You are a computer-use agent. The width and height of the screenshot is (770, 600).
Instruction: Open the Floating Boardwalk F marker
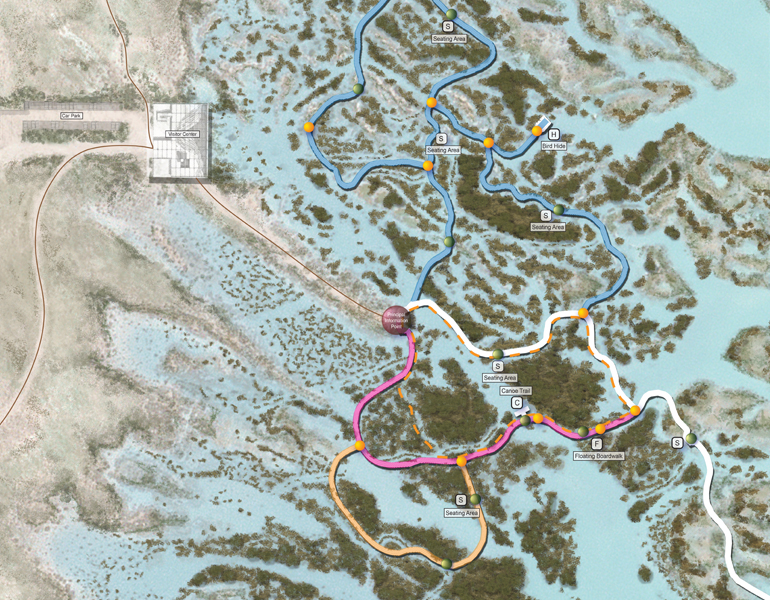click(x=597, y=443)
